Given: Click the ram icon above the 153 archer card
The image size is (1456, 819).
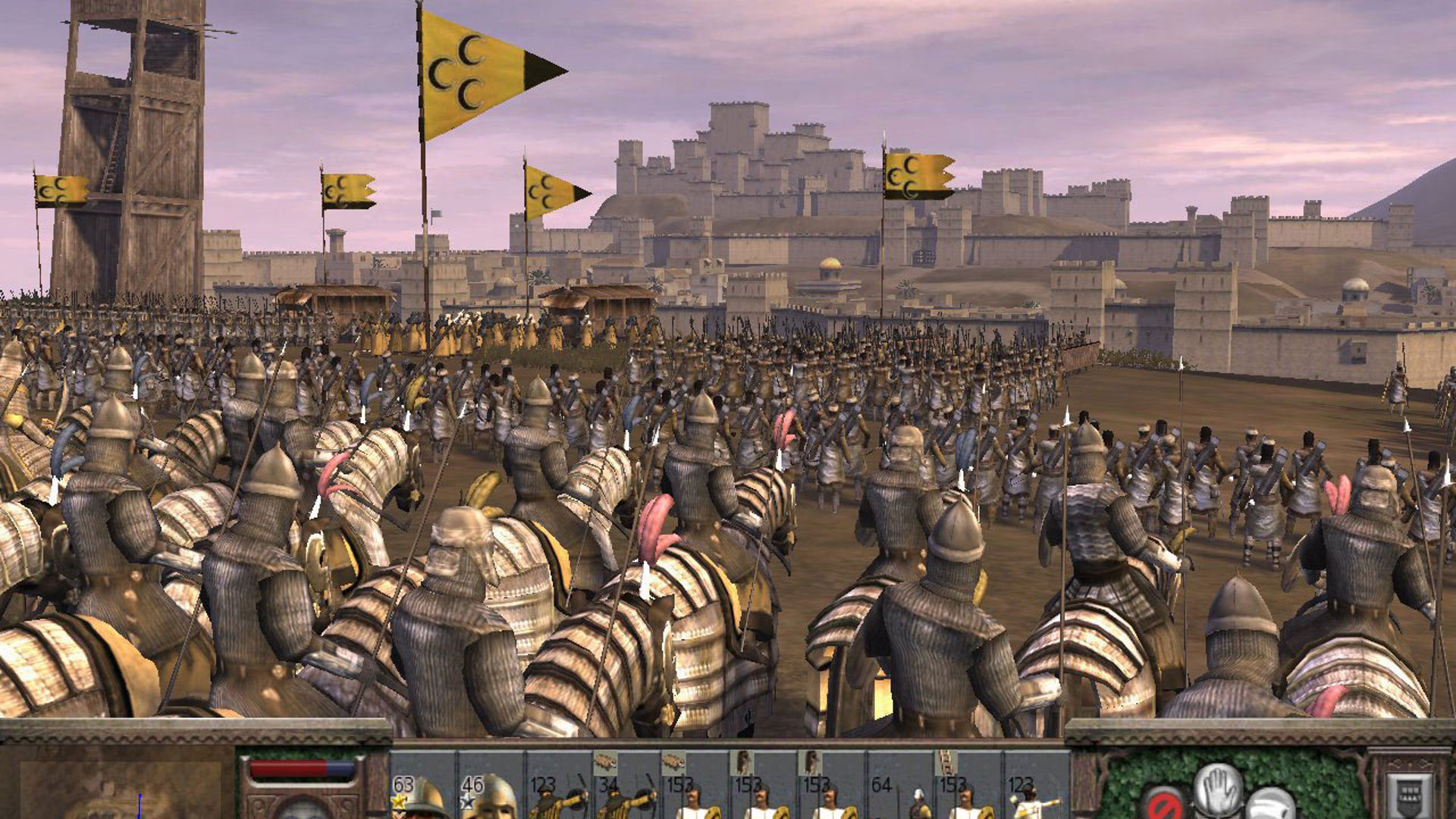Looking at the screenshot, I should coord(673,759).
